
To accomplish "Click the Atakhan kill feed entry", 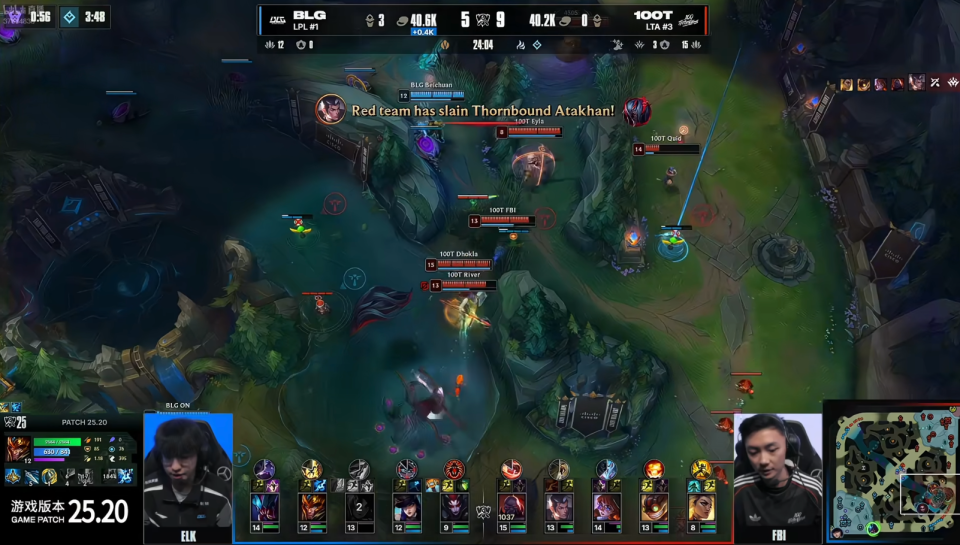I will [x=482, y=110].
